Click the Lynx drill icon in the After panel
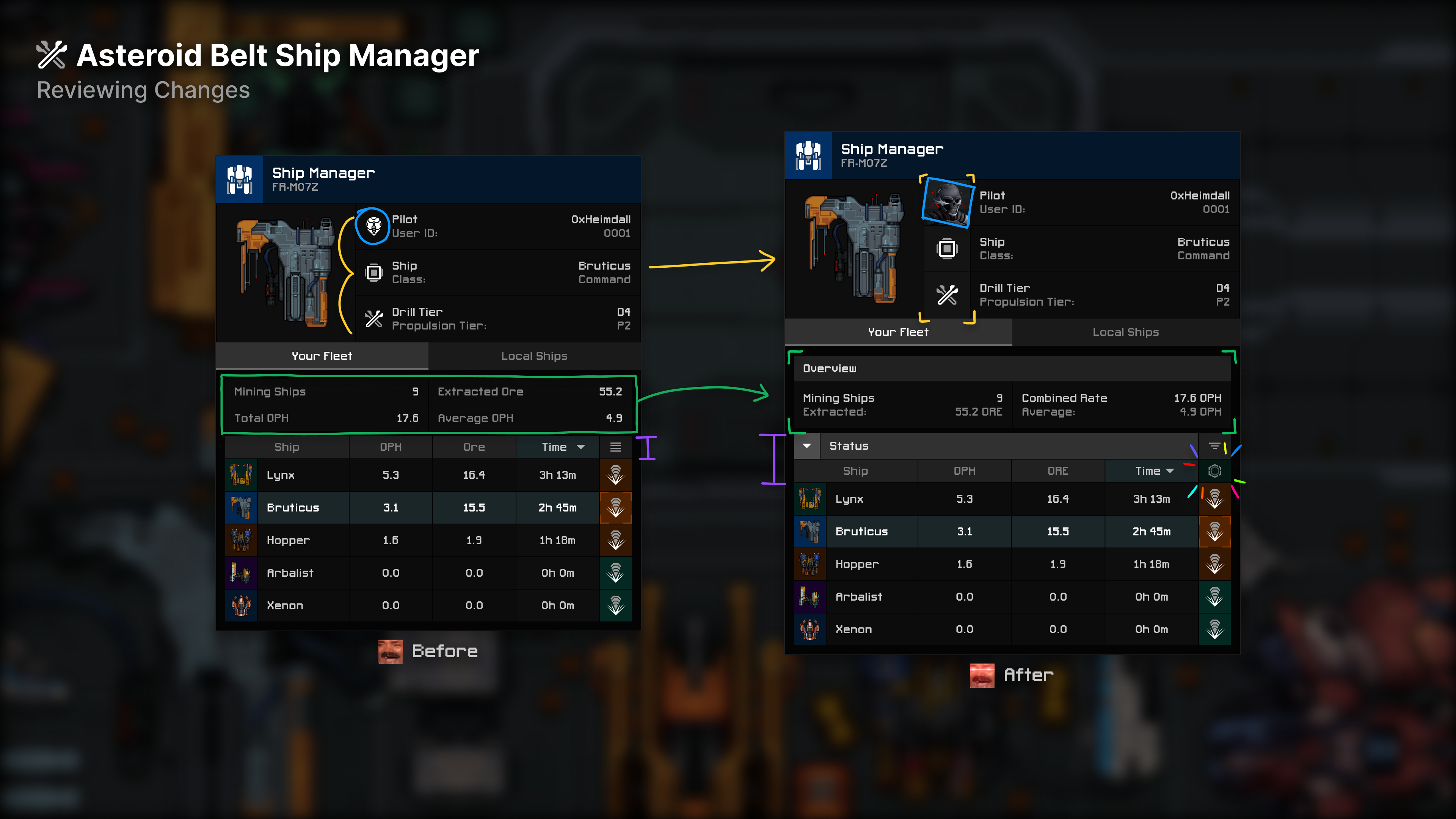 (x=1214, y=499)
